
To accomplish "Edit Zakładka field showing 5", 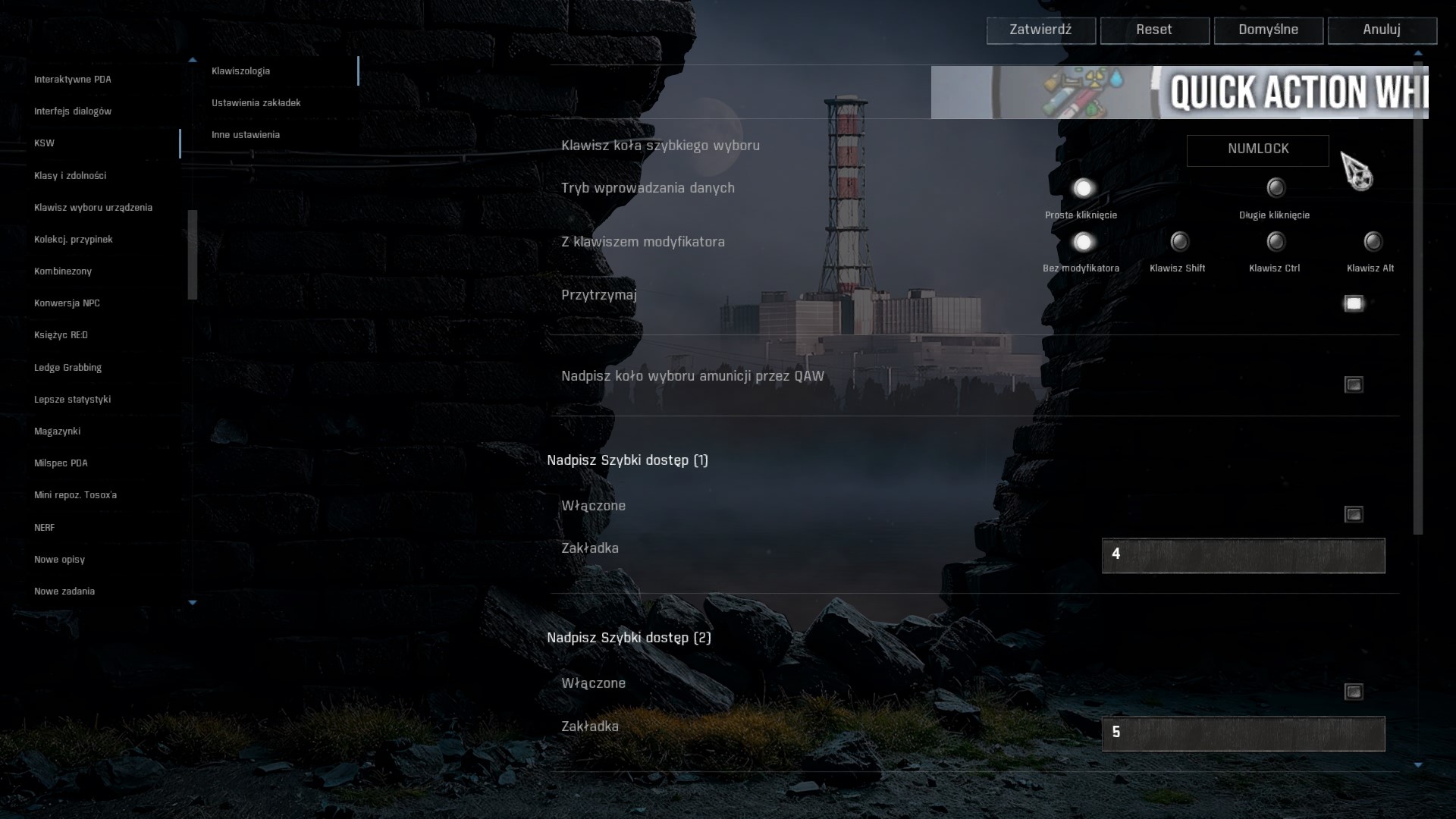I will [x=1243, y=733].
